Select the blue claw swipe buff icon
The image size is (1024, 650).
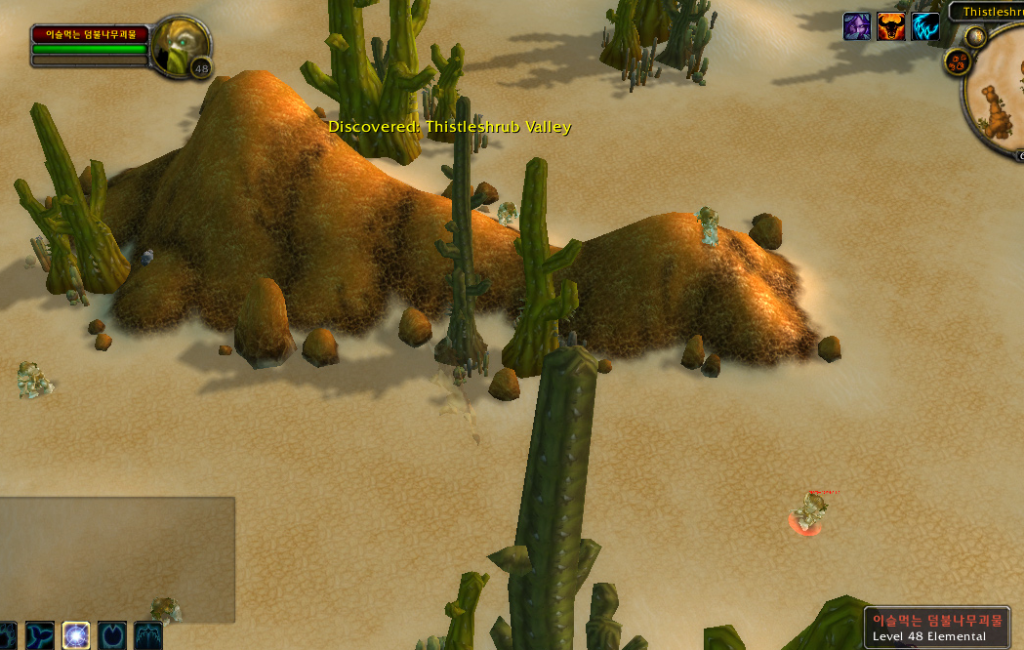[925, 26]
